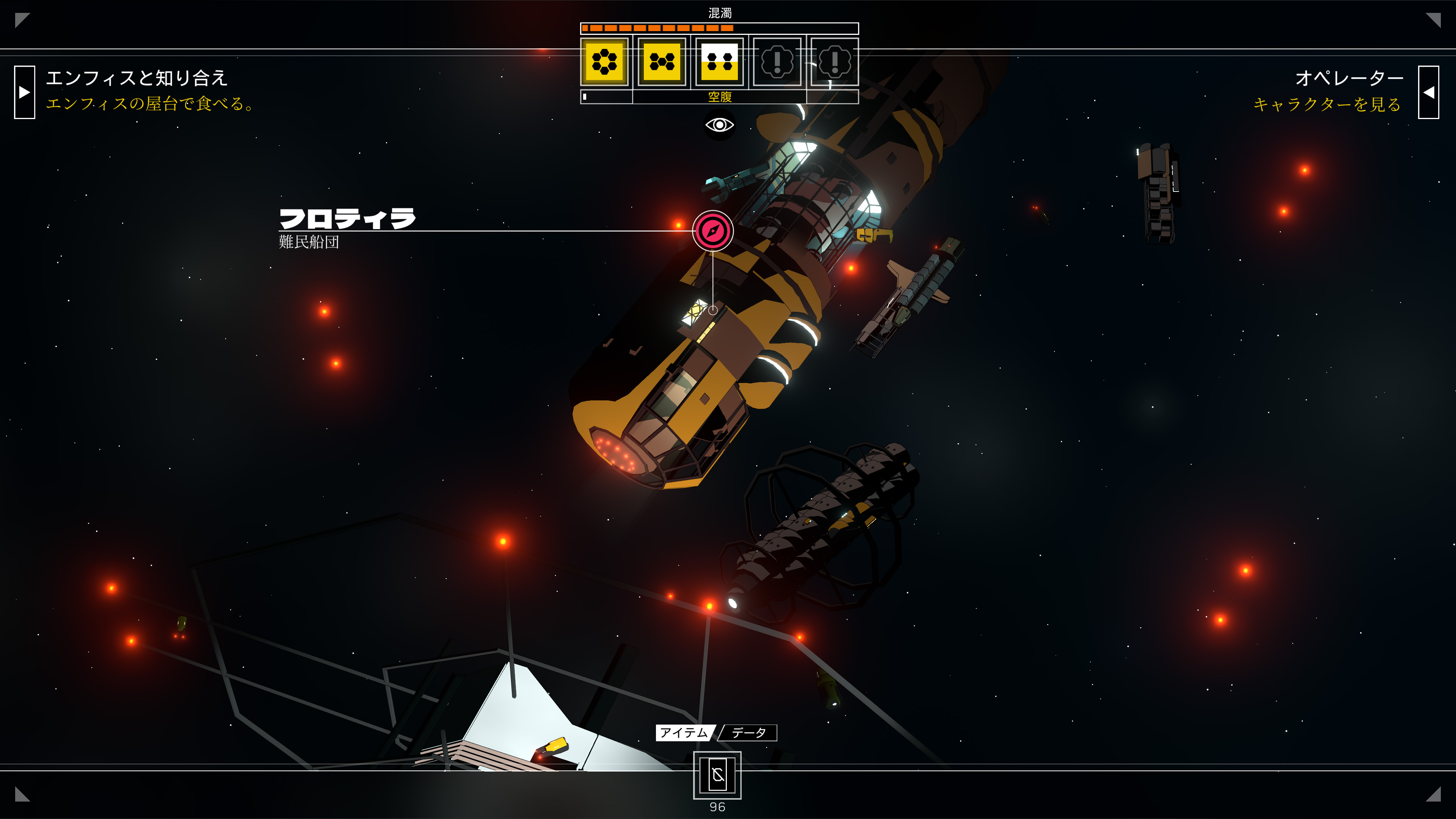
Task: Select the six-pip yellow die
Action: 604,61
